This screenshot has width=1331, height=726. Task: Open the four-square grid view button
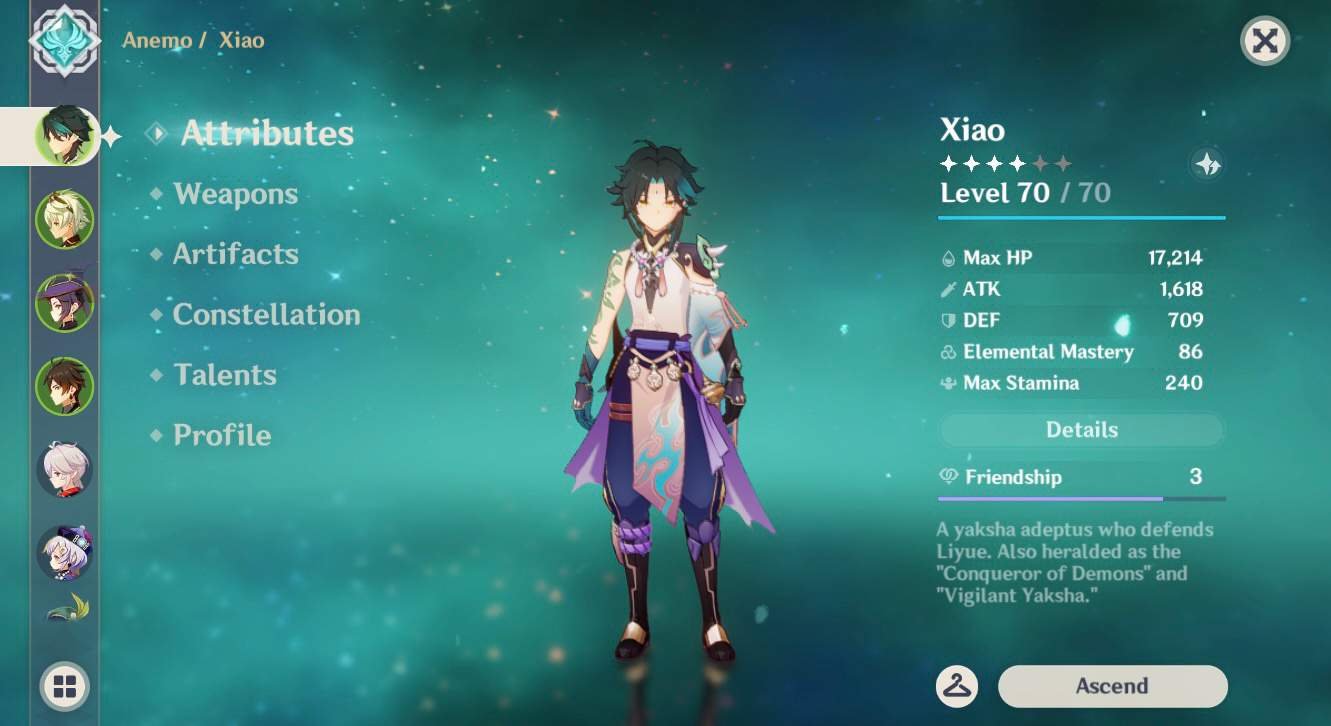(x=65, y=686)
